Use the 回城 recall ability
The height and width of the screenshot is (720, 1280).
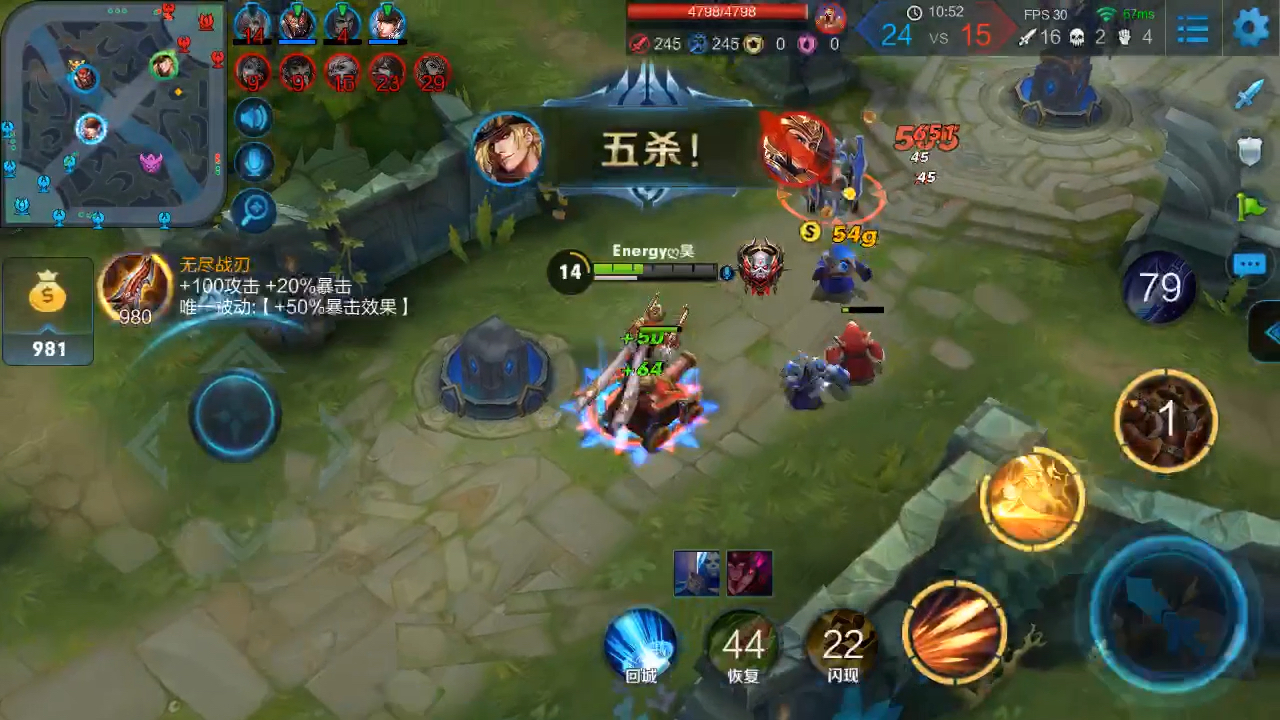(x=641, y=645)
